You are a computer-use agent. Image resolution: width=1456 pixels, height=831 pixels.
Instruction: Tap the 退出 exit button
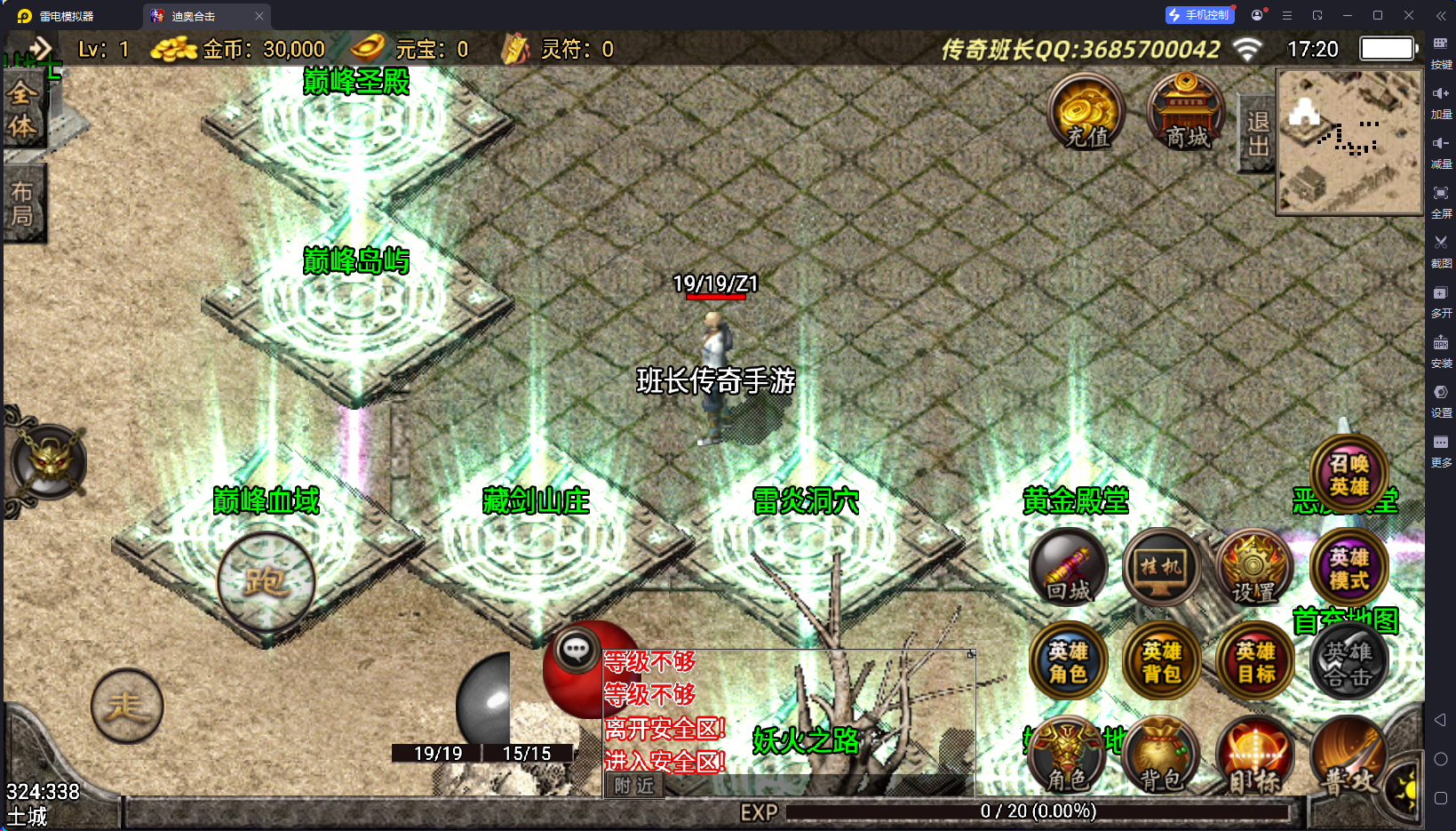point(1257,133)
